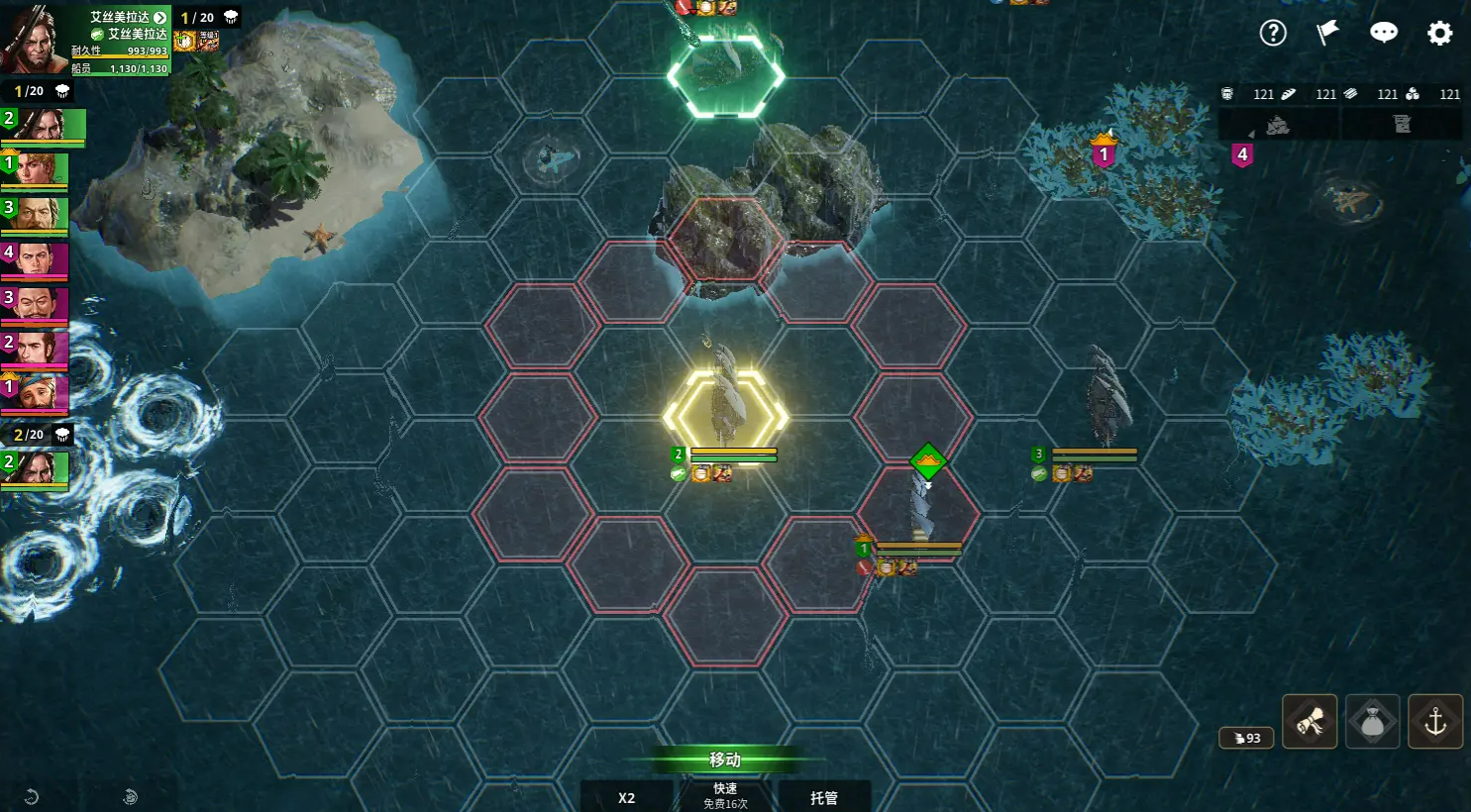
Task: Open the gear settings menu
Action: coord(1439,33)
